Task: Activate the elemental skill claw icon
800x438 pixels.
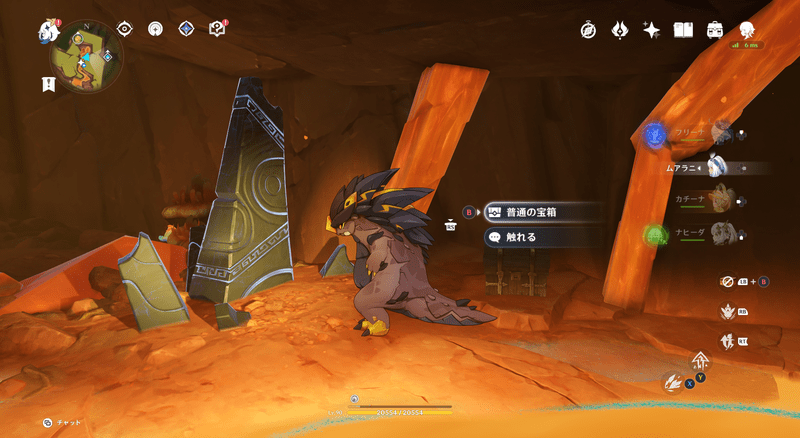Action: tap(675, 381)
